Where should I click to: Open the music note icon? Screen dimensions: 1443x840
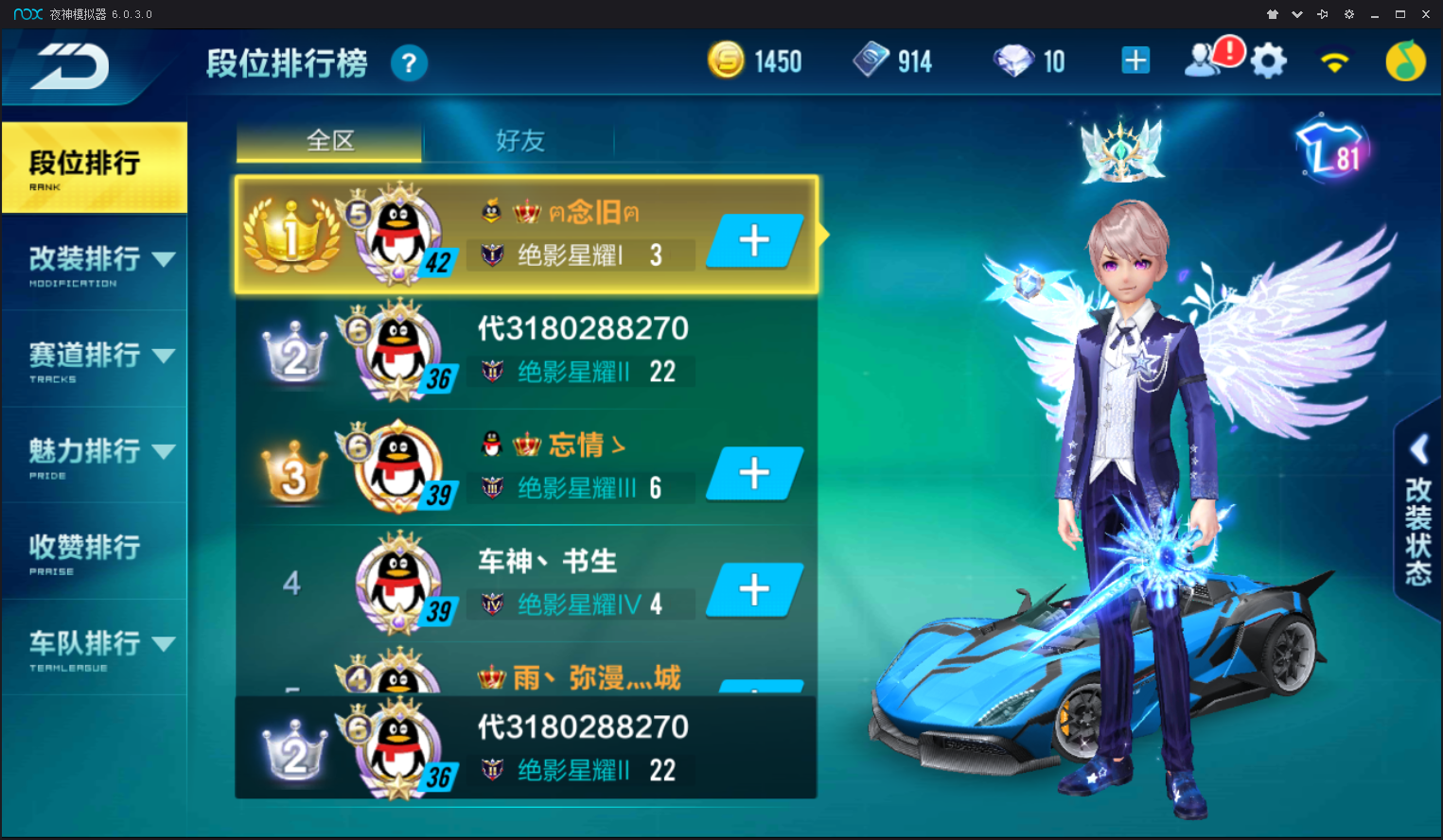tap(1404, 60)
